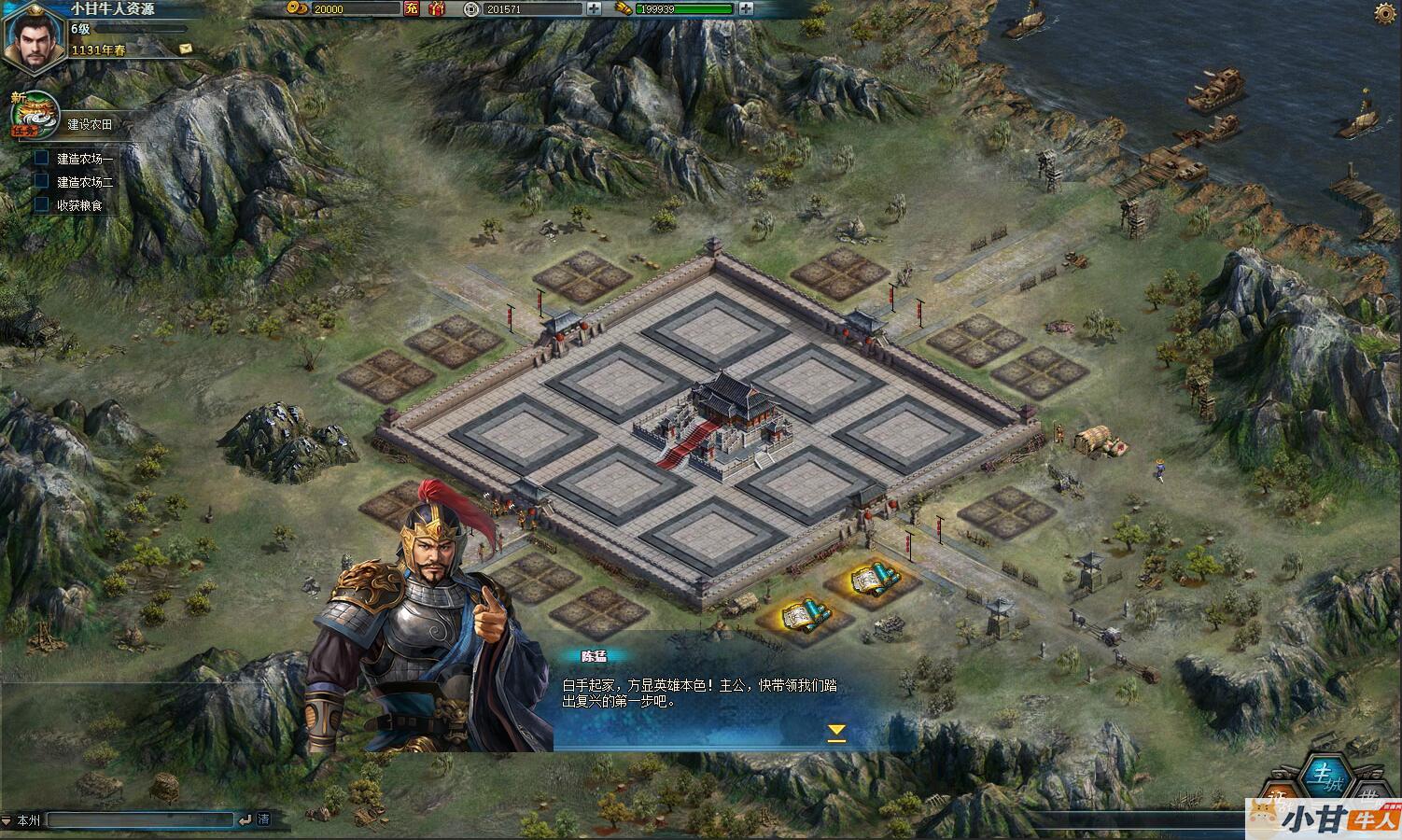1402x840 pixels.
Task: Open settings via the gear icon
Action: [x=1386, y=12]
